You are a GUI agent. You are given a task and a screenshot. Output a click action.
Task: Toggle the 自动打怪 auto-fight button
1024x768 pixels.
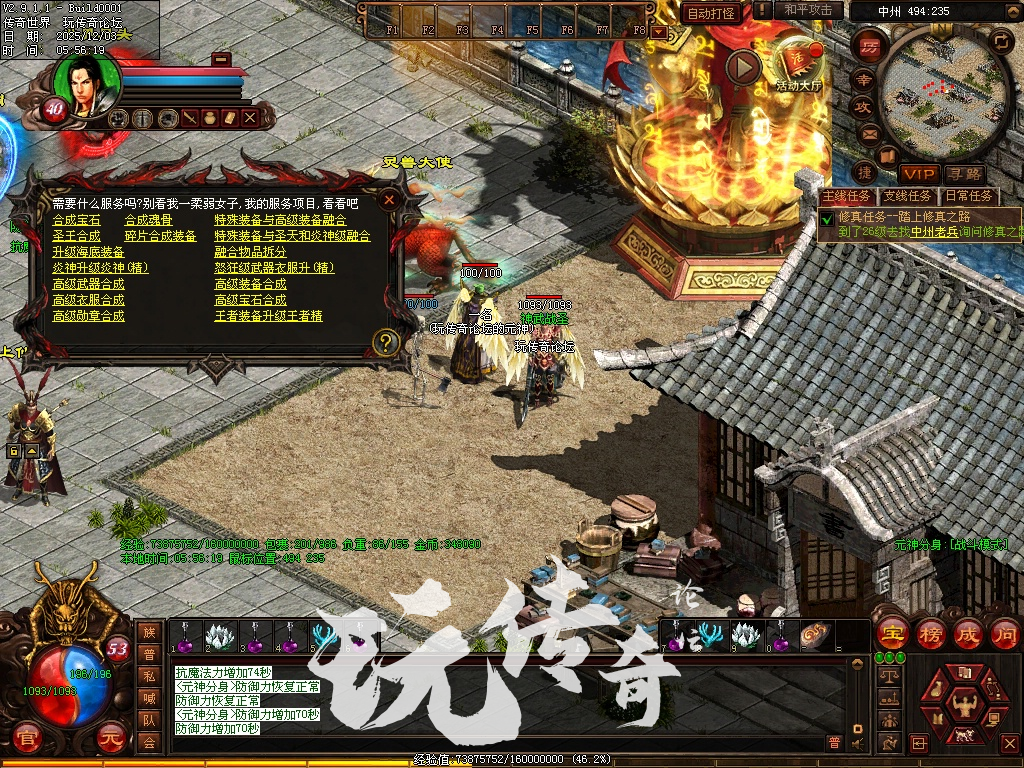point(711,13)
